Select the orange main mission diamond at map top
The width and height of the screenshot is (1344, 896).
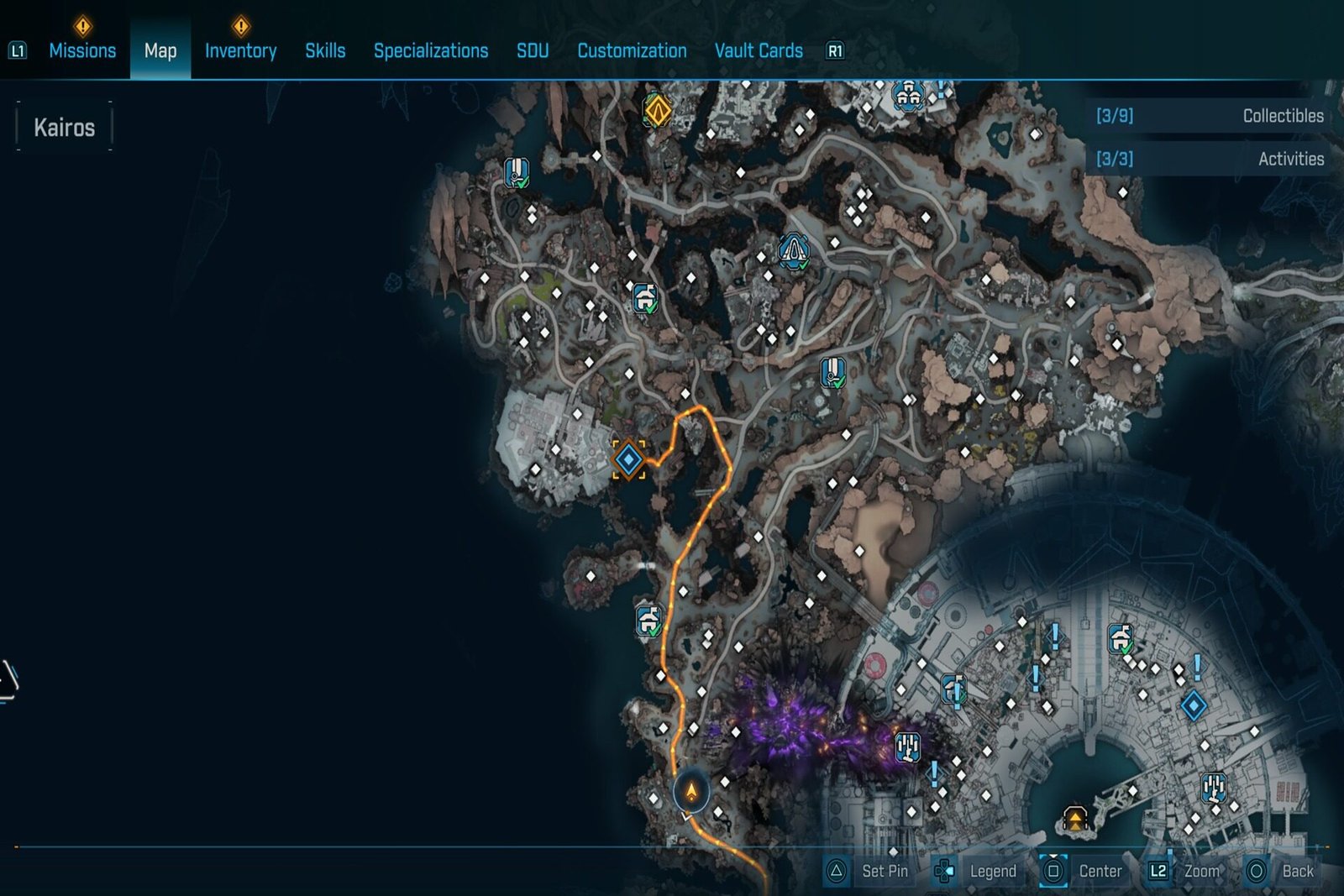[x=658, y=110]
